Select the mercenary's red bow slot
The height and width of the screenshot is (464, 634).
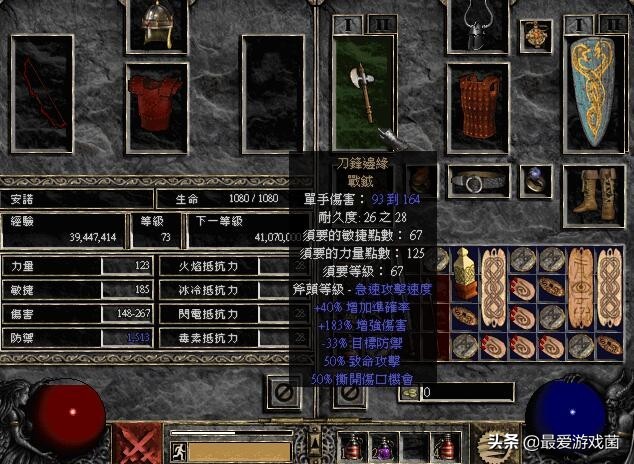point(42,92)
